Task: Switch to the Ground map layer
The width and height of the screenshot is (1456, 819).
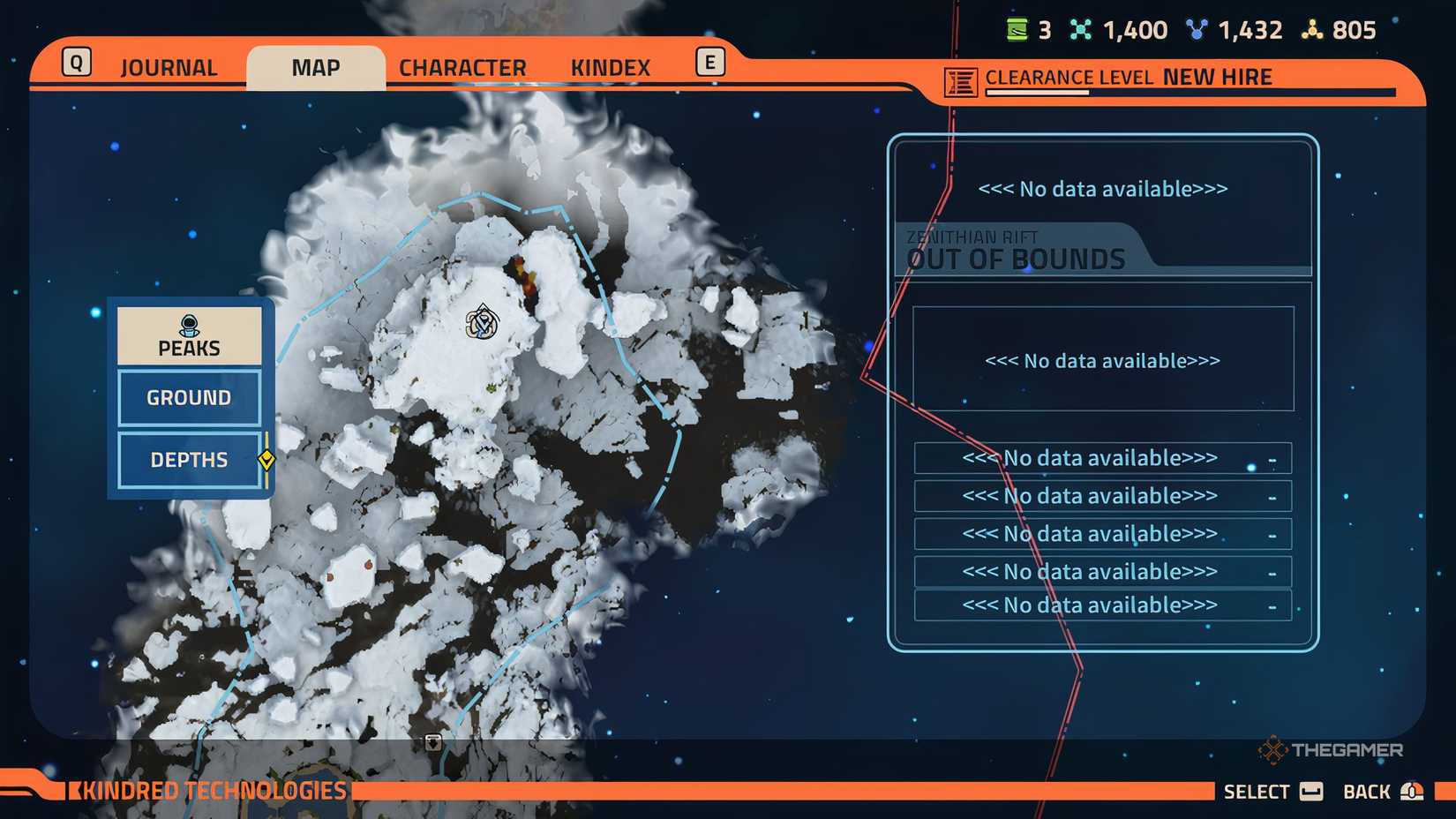Action: 188,397
